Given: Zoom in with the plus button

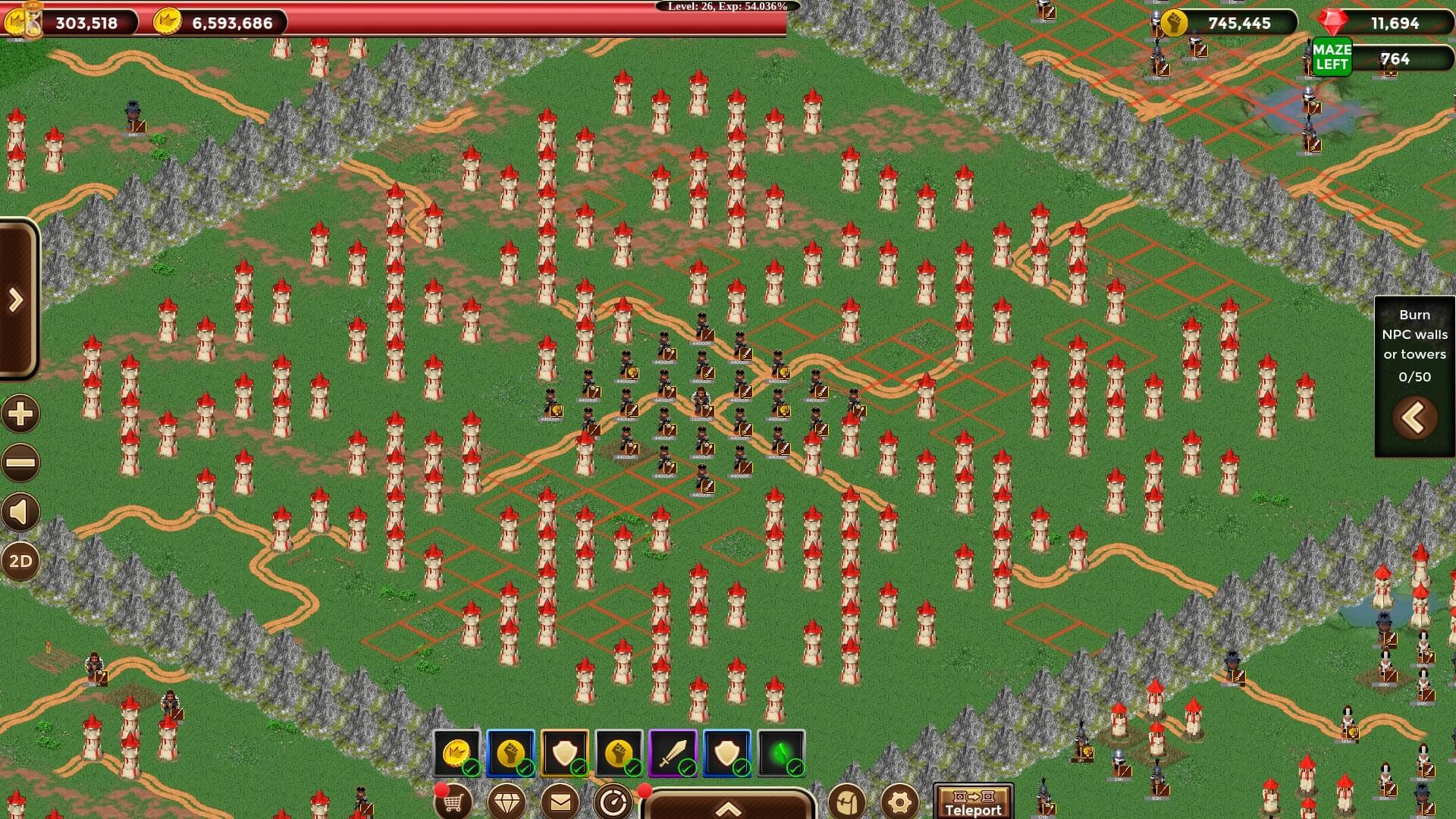Looking at the screenshot, I should tap(20, 414).
